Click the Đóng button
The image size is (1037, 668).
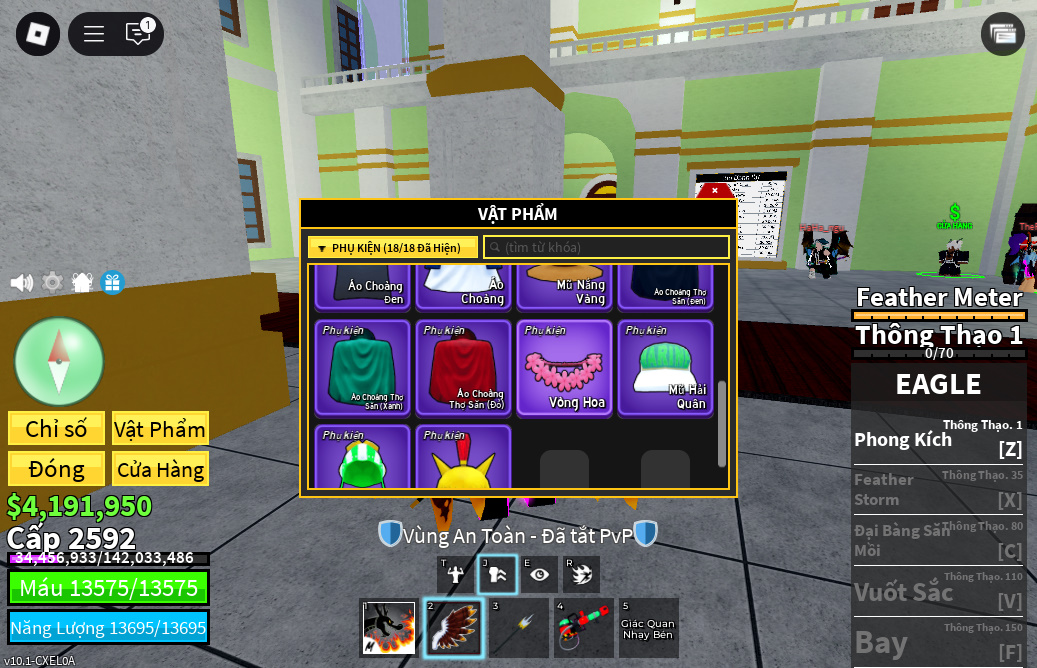pyautogui.click(x=56, y=469)
